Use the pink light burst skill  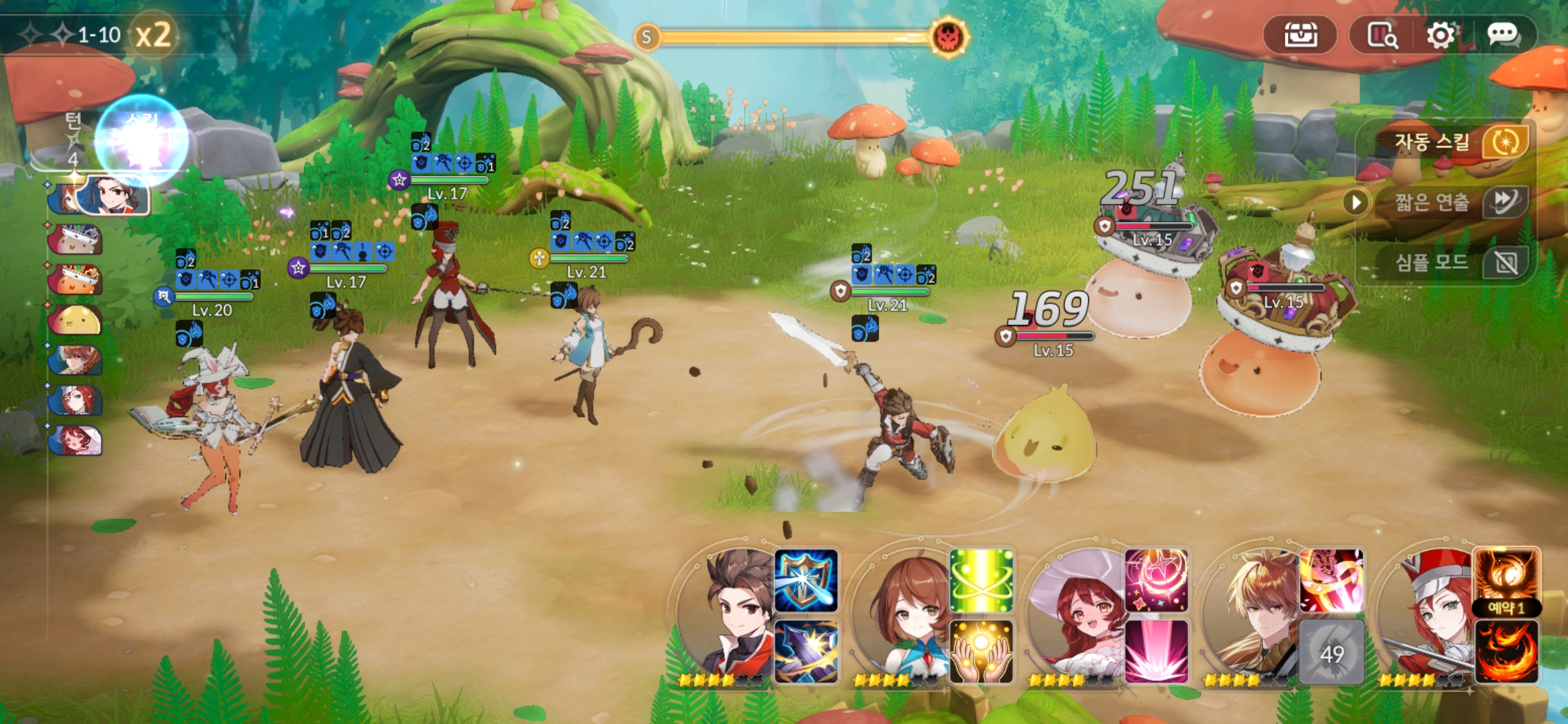point(1156,651)
